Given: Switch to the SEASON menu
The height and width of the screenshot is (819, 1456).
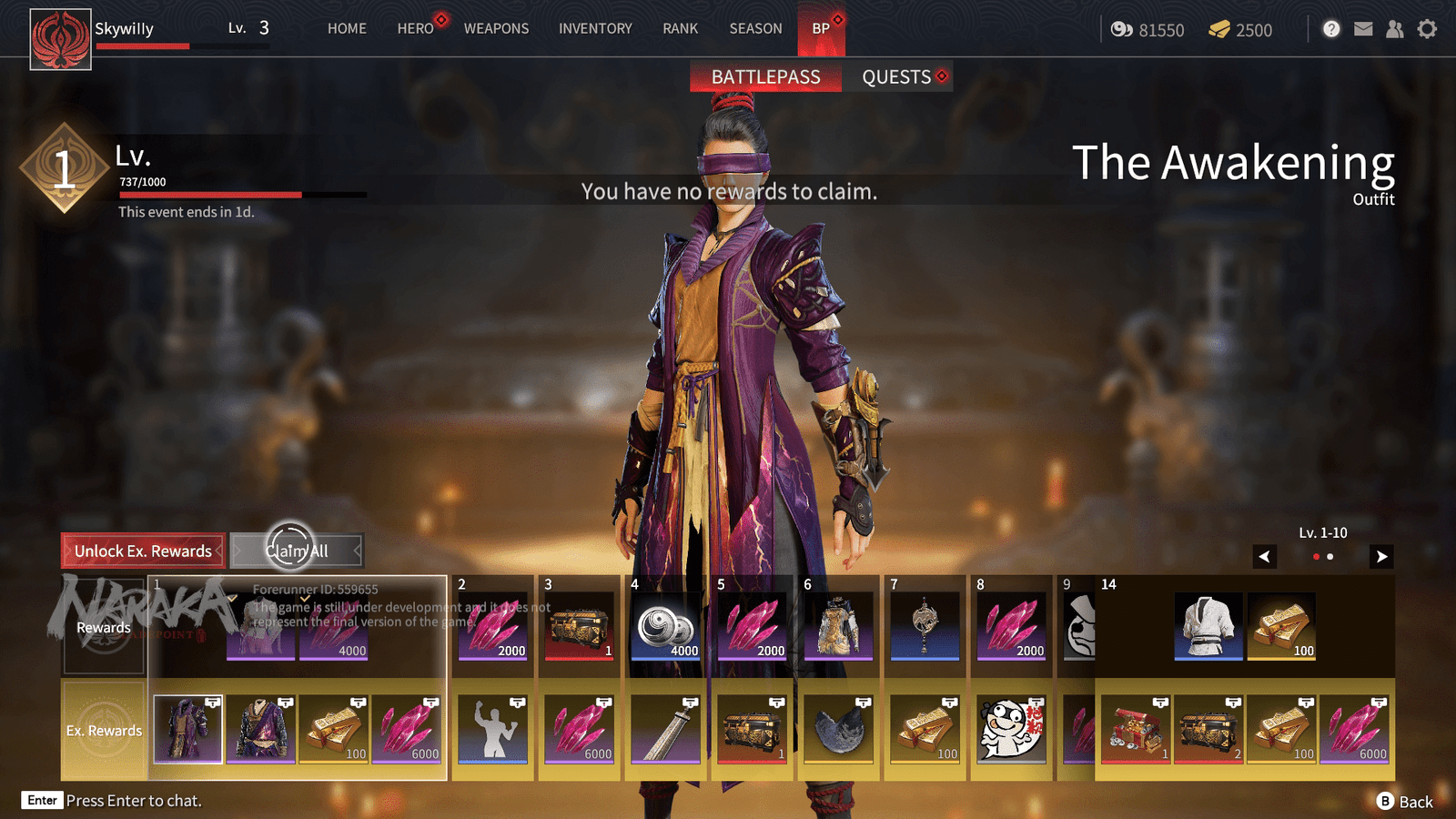Looking at the screenshot, I should (755, 28).
